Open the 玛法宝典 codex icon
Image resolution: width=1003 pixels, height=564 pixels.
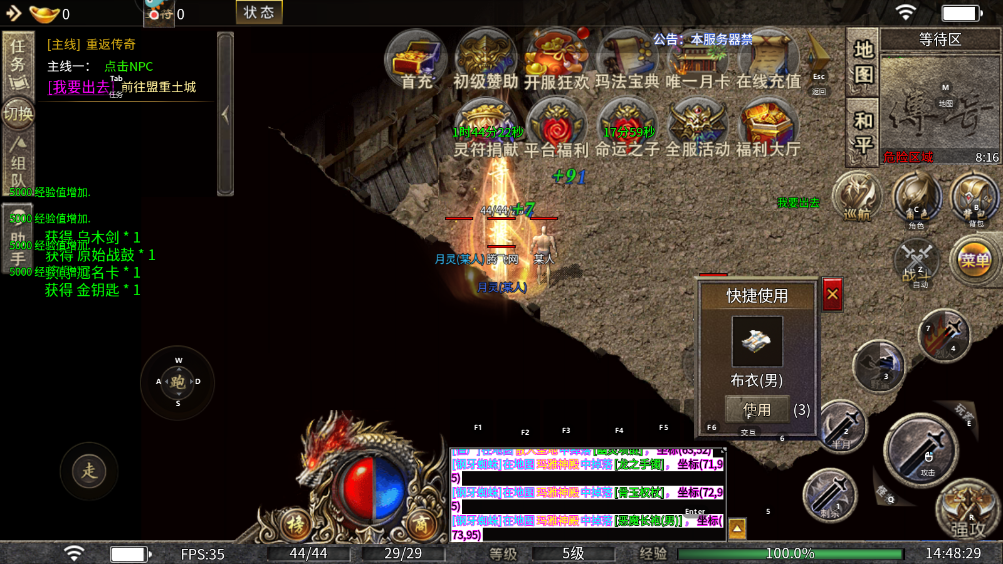coord(627,59)
